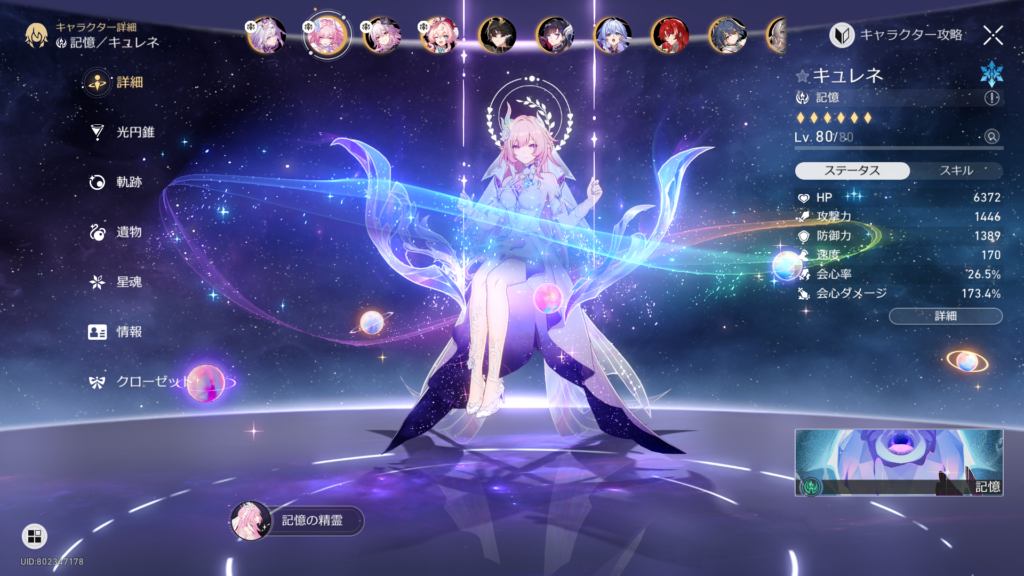Open the キャラクター攻略 character guide

point(898,35)
